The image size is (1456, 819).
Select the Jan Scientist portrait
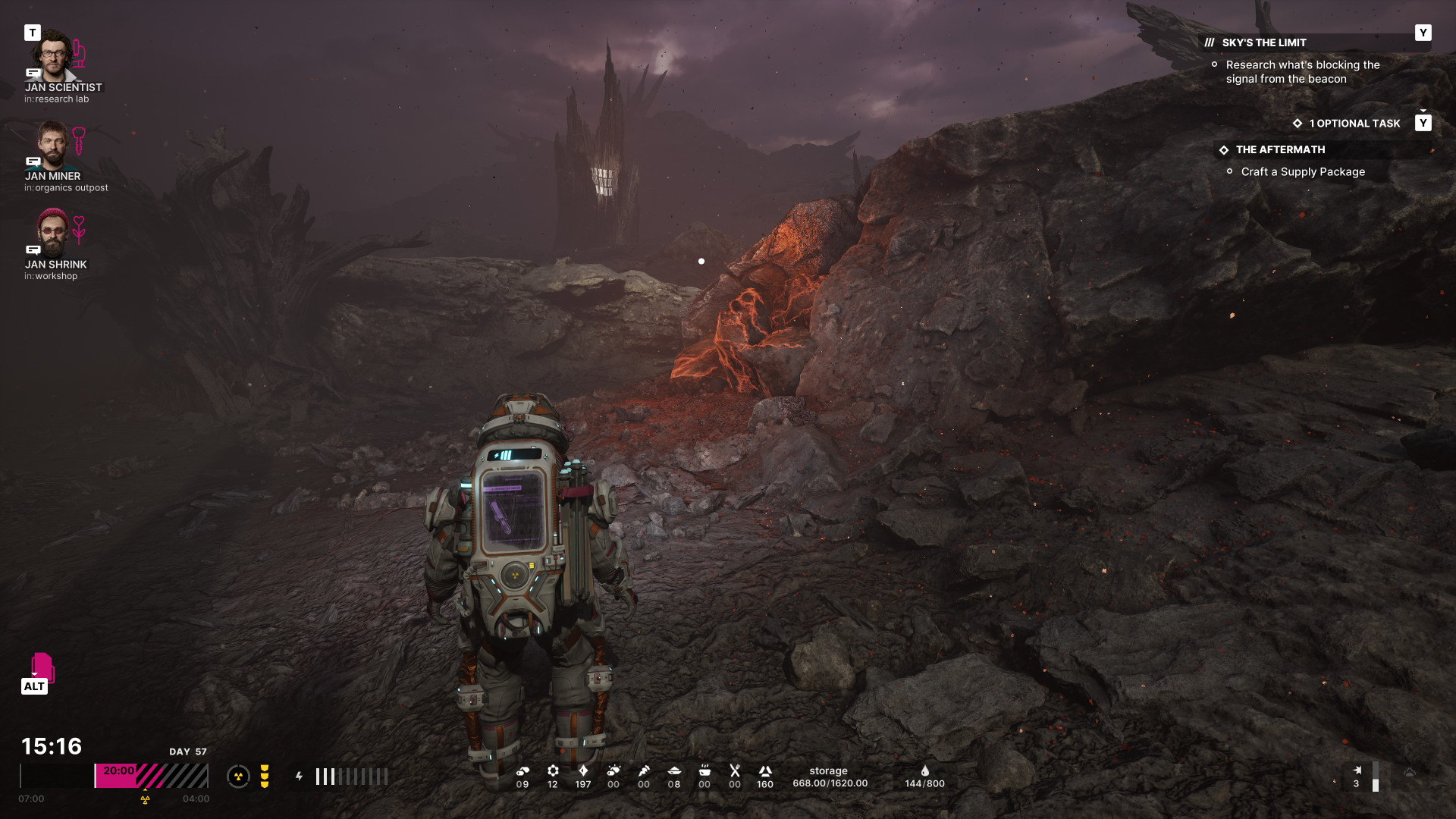click(x=52, y=55)
